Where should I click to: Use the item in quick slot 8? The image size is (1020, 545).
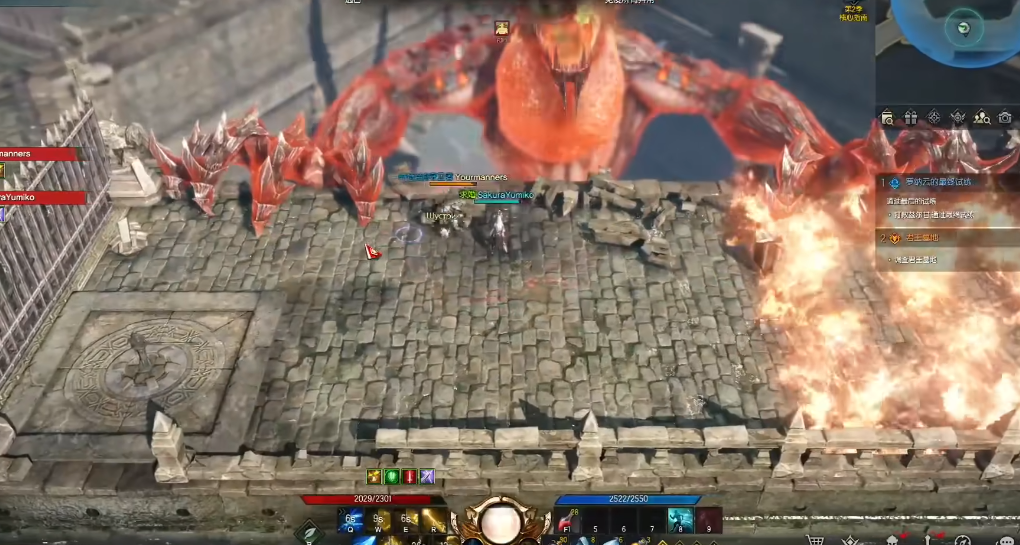[681, 521]
